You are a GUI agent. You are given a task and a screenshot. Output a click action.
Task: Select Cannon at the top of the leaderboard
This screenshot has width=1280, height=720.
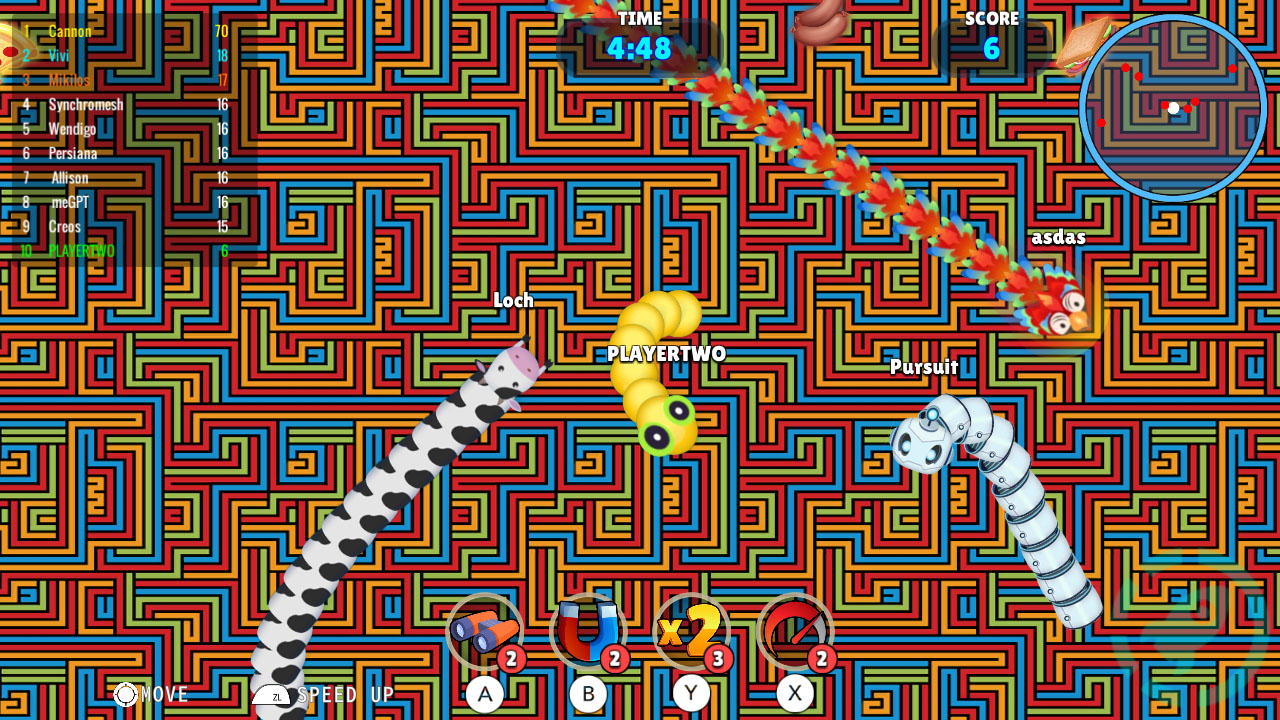tap(70, 31)
